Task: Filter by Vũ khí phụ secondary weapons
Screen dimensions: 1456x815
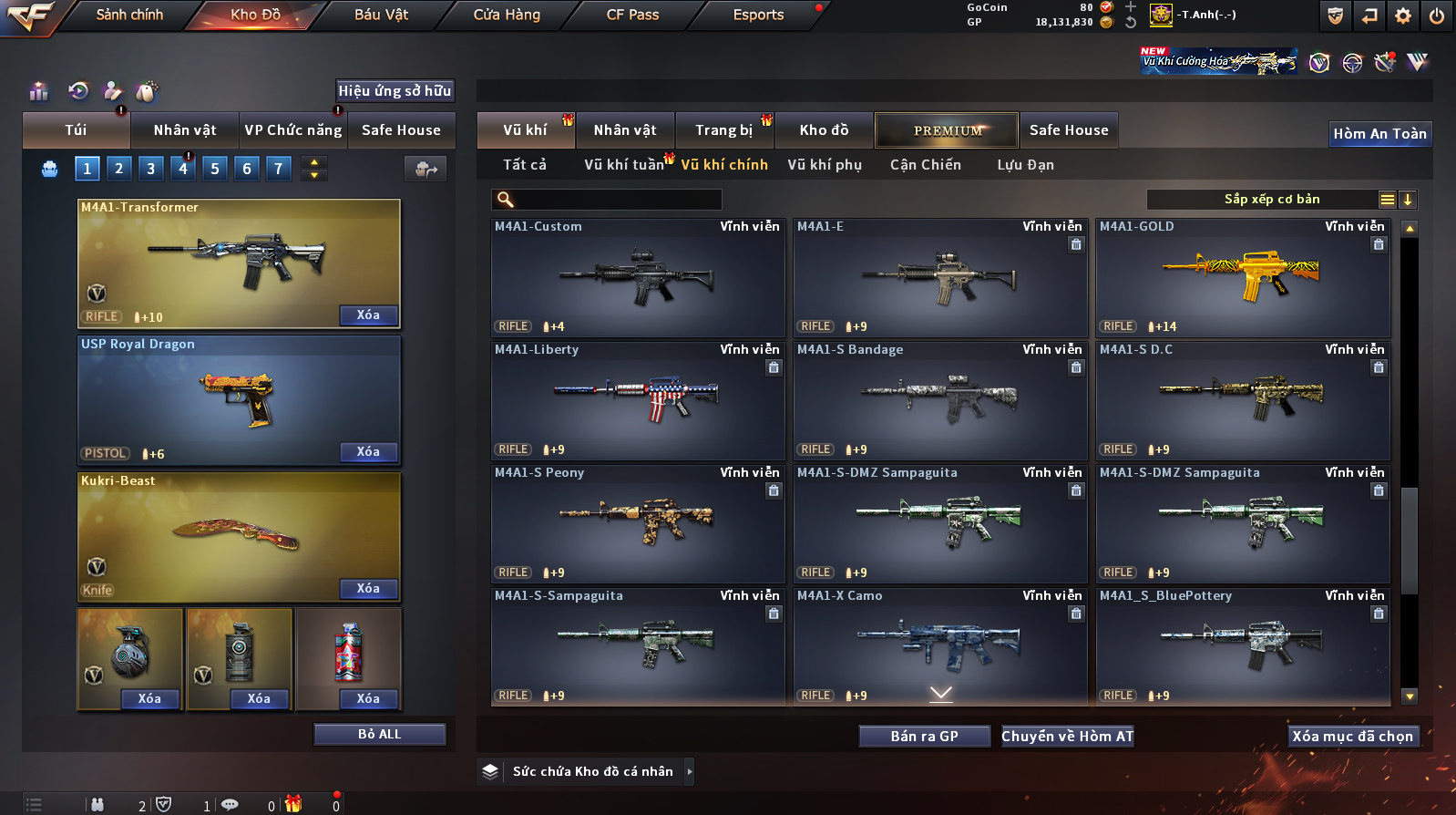Action: click(825, 165)
